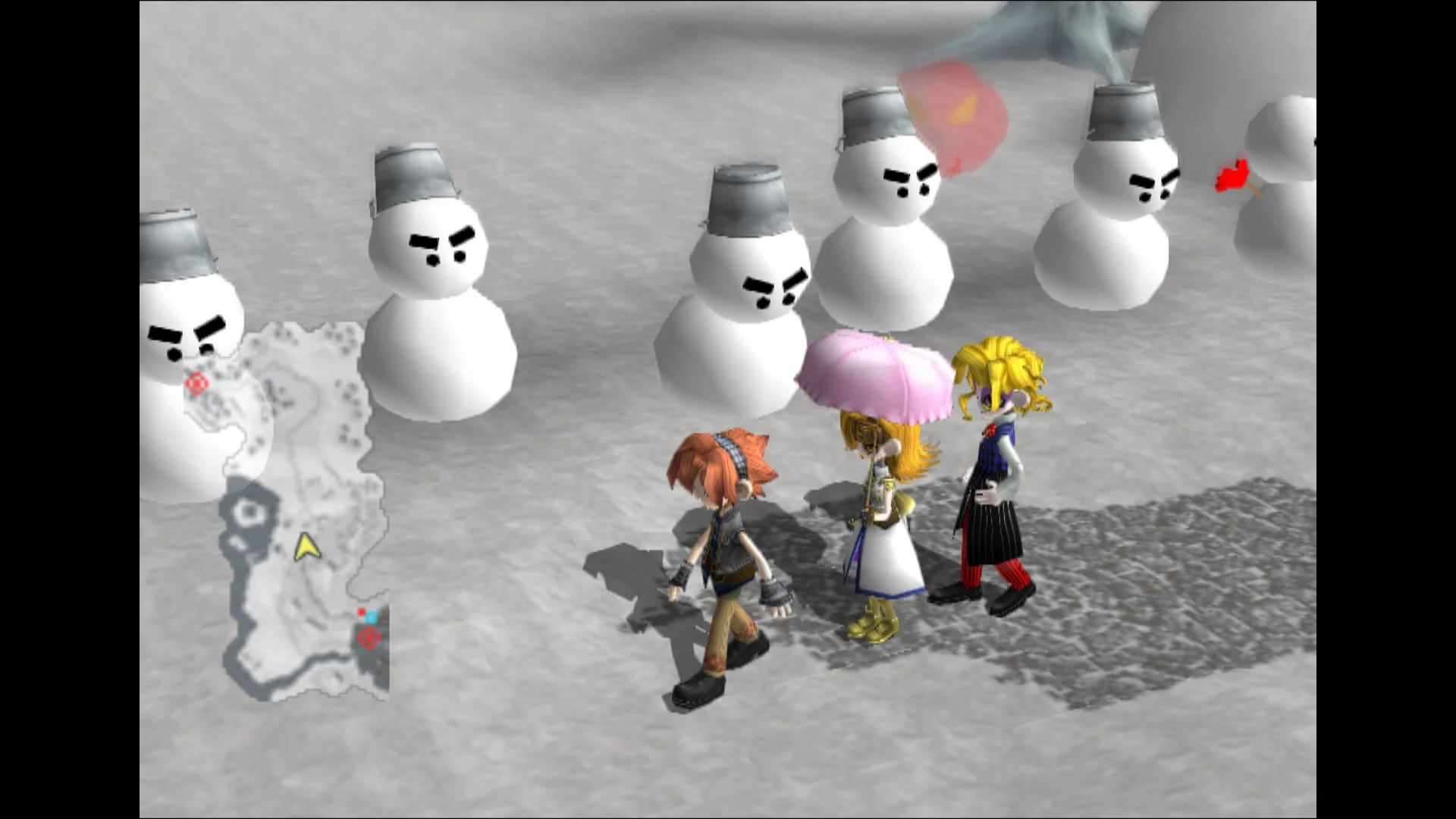Select the red target marker at minimap top
Screen dimensions: 1456x819
click(x=197, y=384)
